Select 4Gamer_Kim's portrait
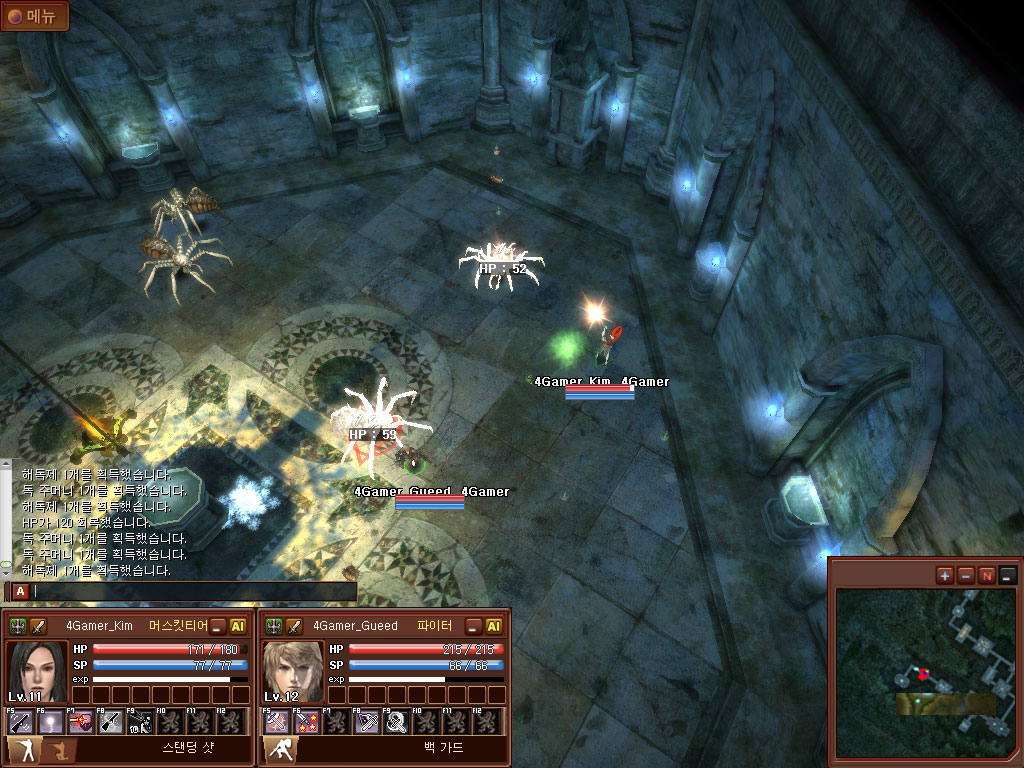This screenshot has width=1024, height=768. (x=37, y=671)
